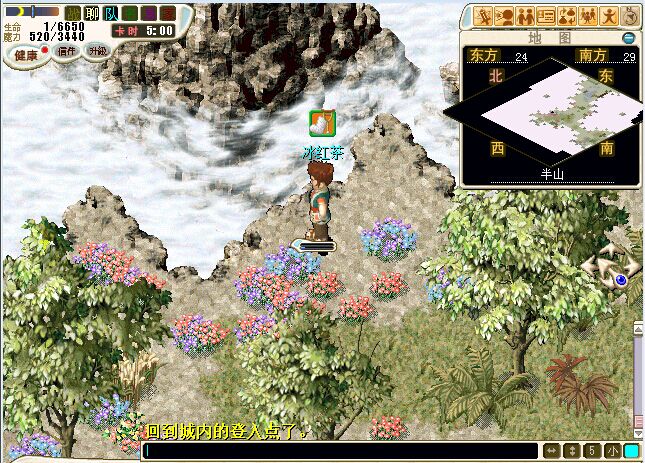Toggle the 队 team mode switch
645x463 pixels.
[112, 14]
